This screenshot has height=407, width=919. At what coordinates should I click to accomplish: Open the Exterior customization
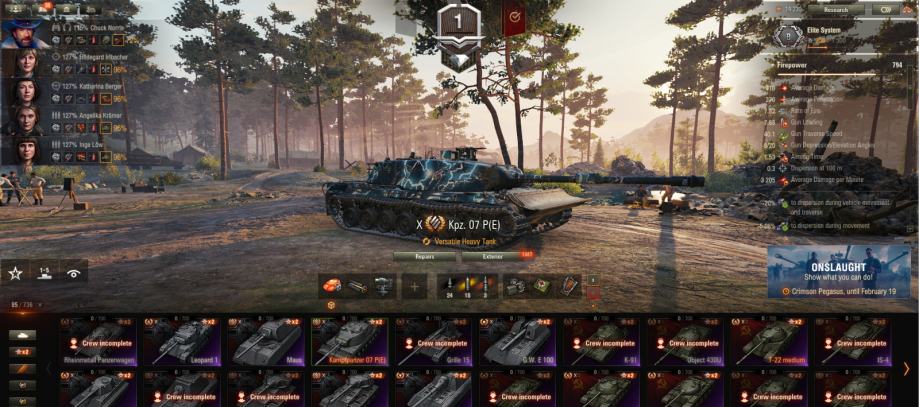[493, 256]
